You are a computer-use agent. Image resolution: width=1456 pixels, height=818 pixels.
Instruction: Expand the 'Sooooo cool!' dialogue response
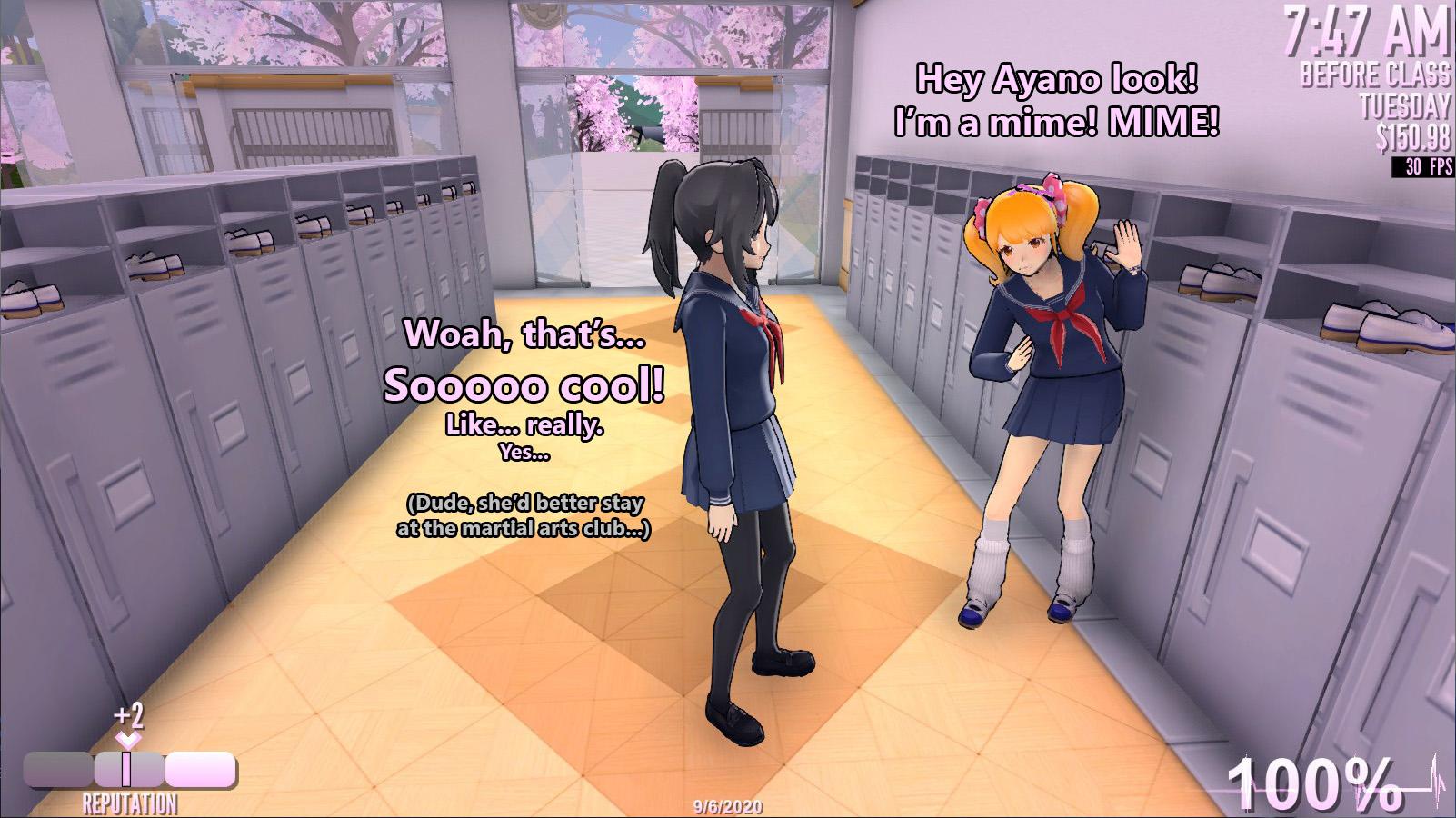(x=525, y=385)
